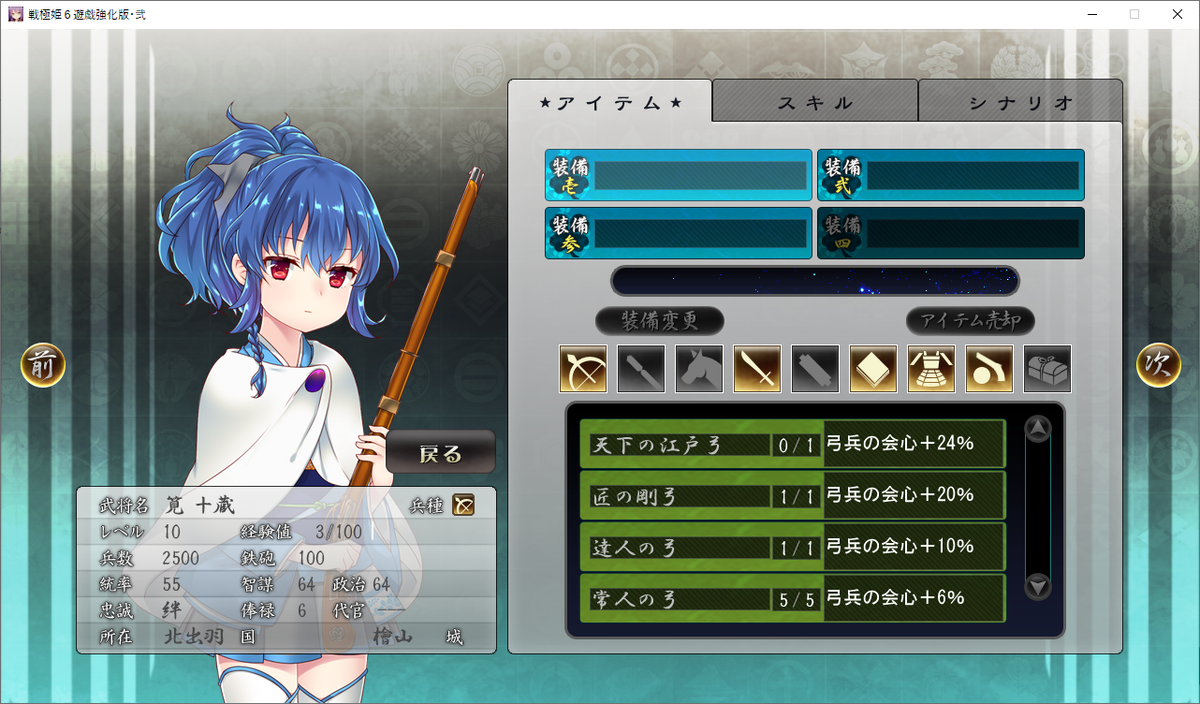Click the 装備変更 button
This screenshot has width=1200, height=704.
click(x=659, y=321)
